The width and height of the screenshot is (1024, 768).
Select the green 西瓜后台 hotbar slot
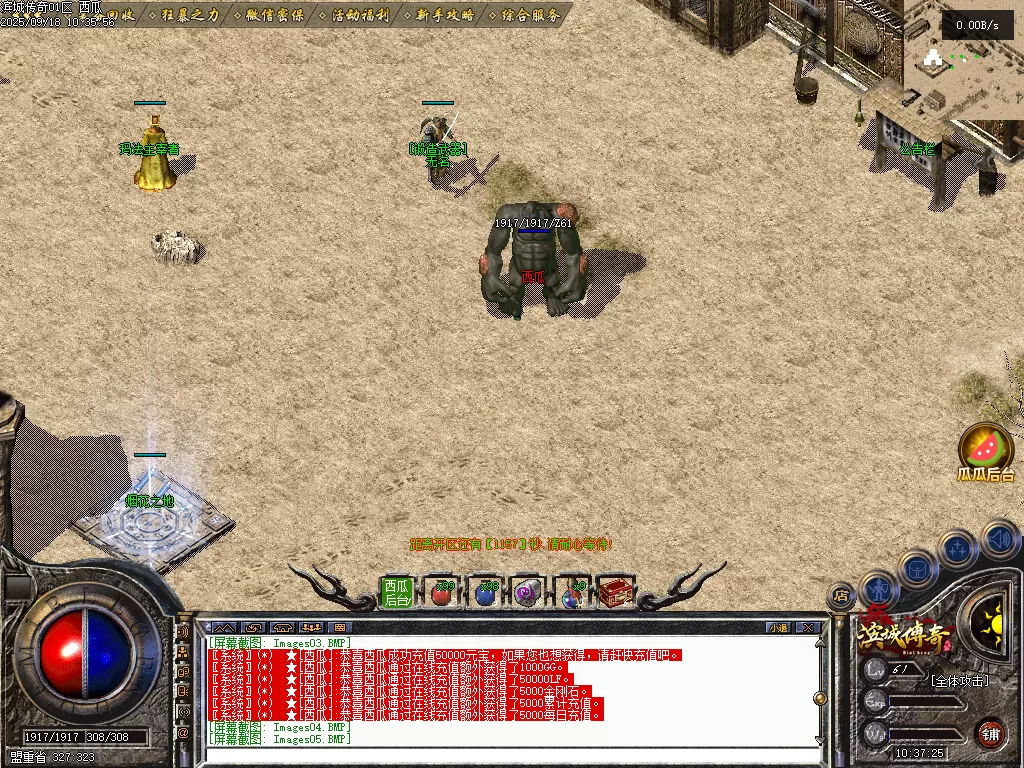[x=397, y=593]
